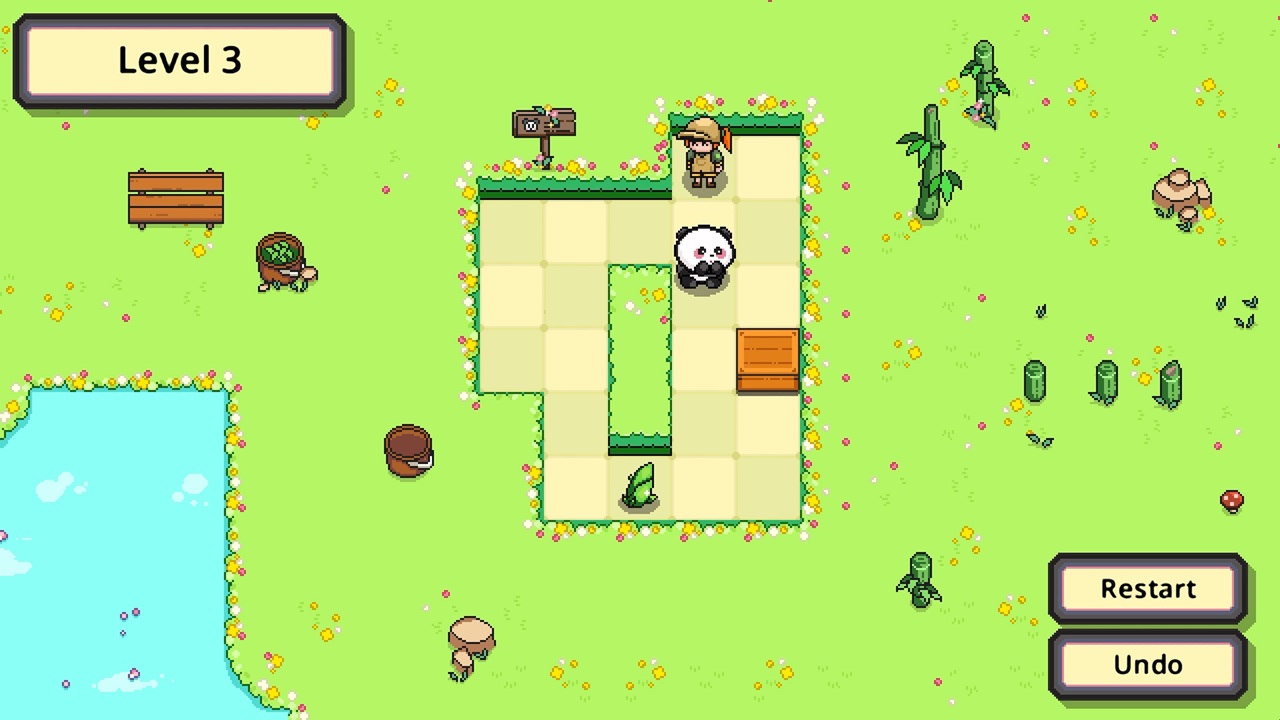Select the wooden crate on the puzzle grid
The height and width of the screenshot is (720, 1280).
click(x=768, y=360)
